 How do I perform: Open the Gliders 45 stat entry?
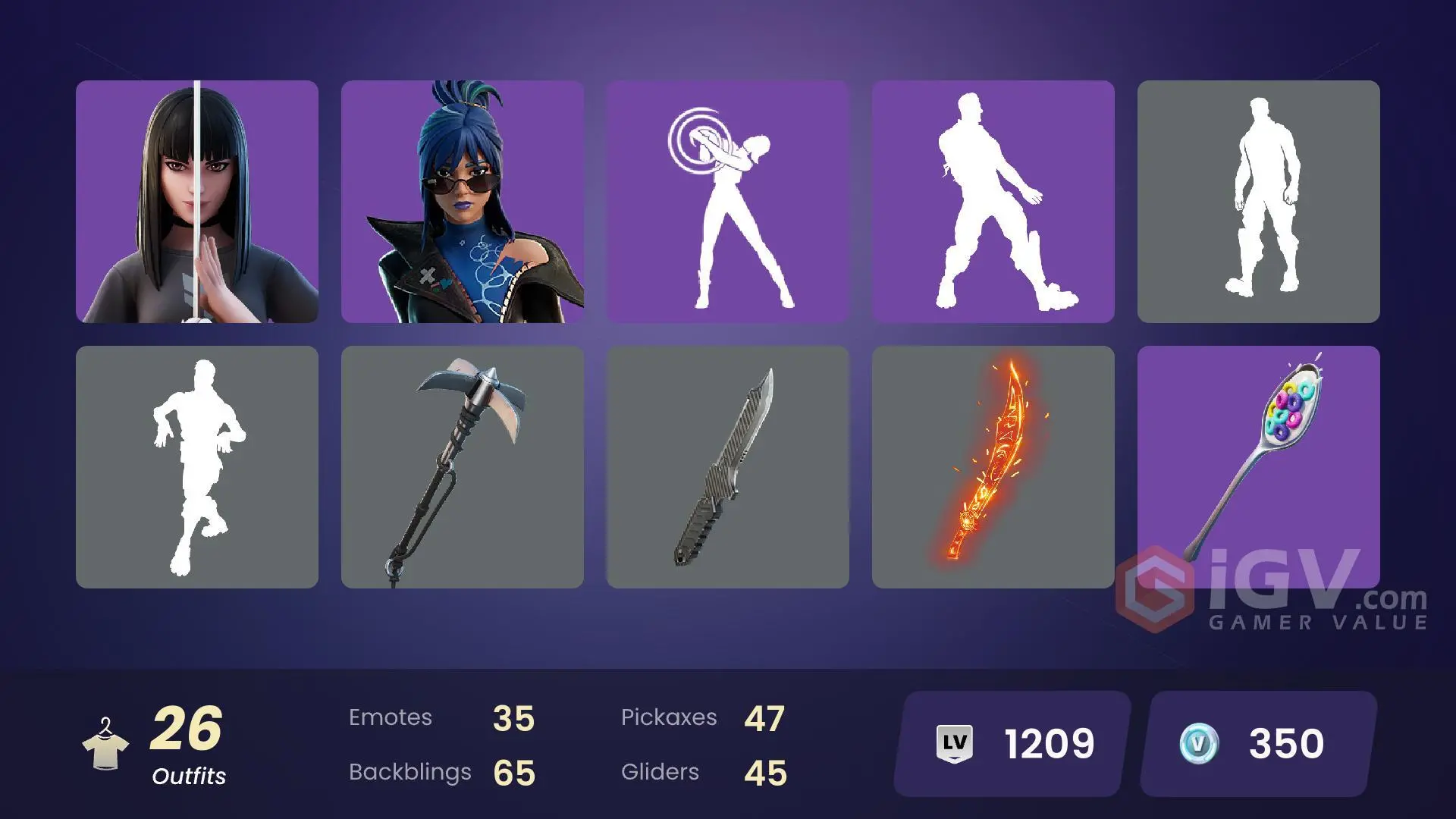click(705, 772)
